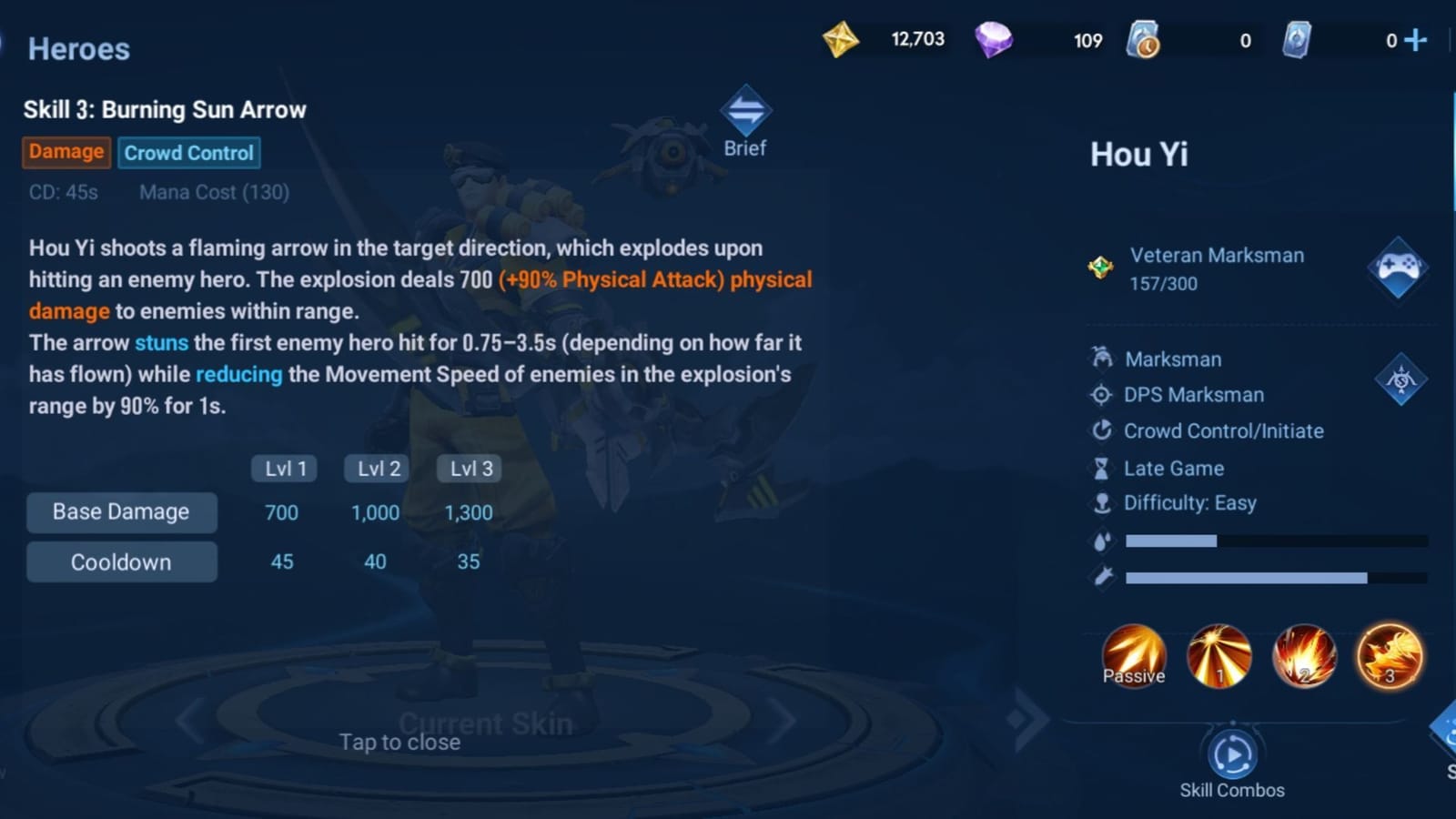The width and height of the screenshot is (1456, 819).
Task: View skill 2's icon details
Action: (x=1304, y=655)
